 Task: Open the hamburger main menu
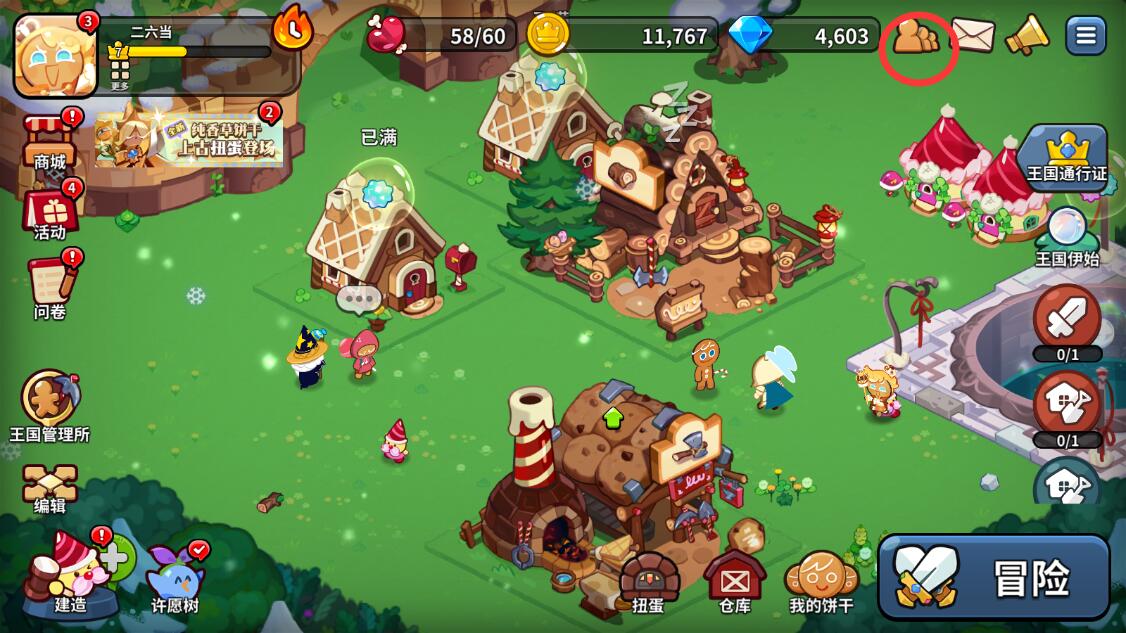(x=1085, y=36)
